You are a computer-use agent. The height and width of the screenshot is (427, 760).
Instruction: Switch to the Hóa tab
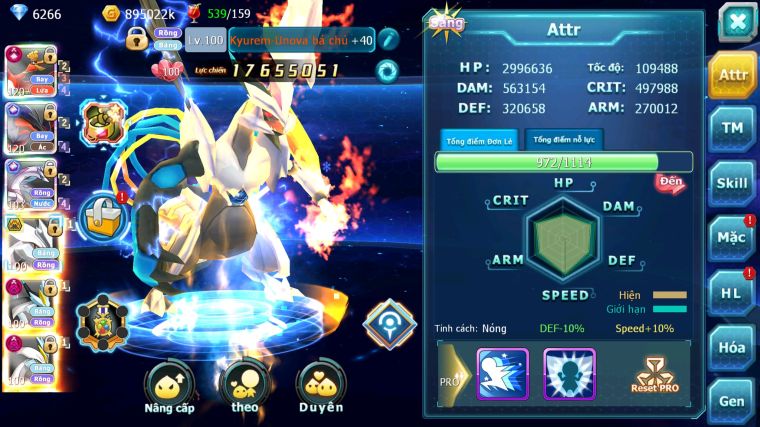(x=732, y=347)
